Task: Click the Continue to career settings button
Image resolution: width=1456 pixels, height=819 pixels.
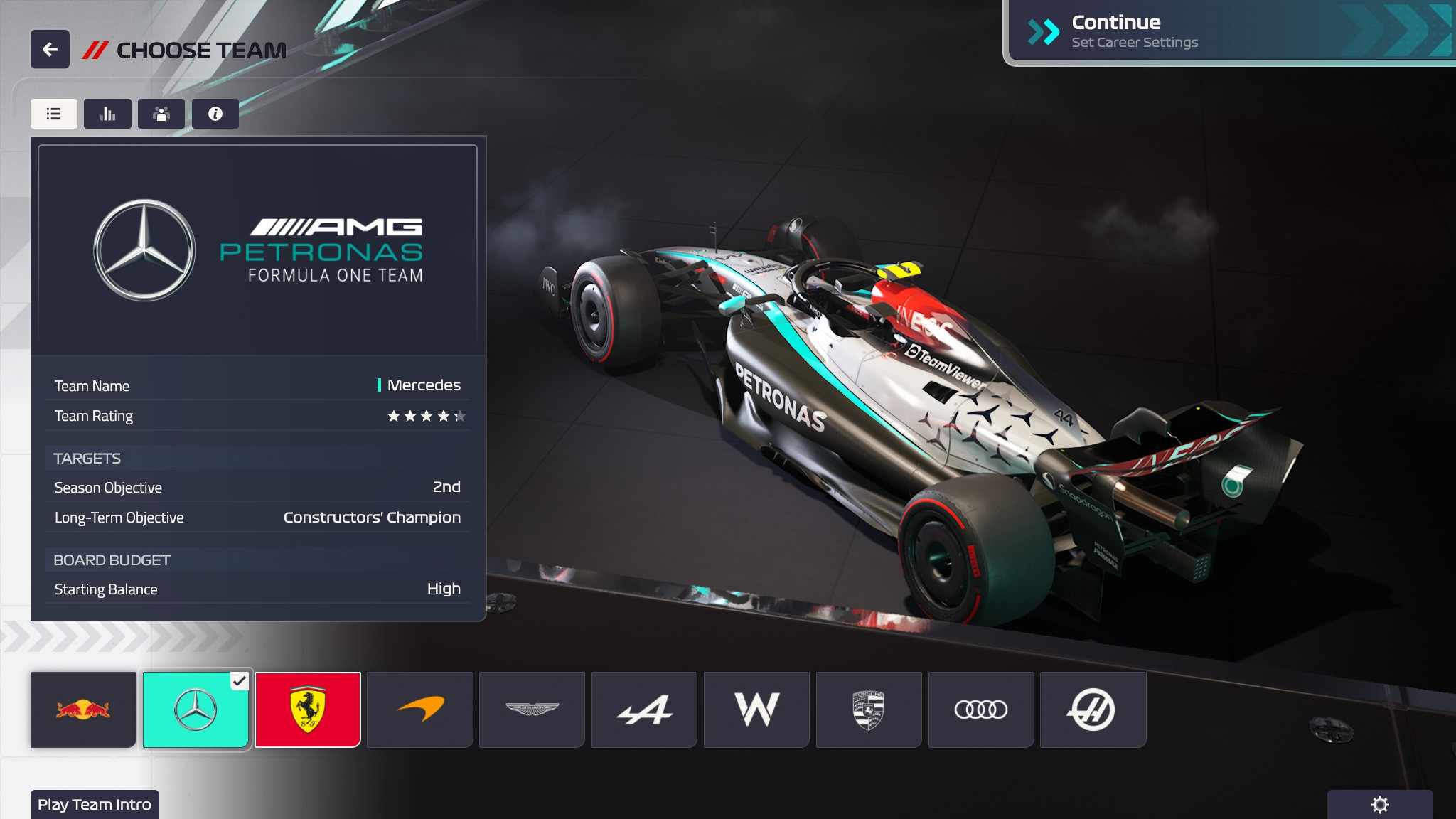Action: click(1228, 32)
